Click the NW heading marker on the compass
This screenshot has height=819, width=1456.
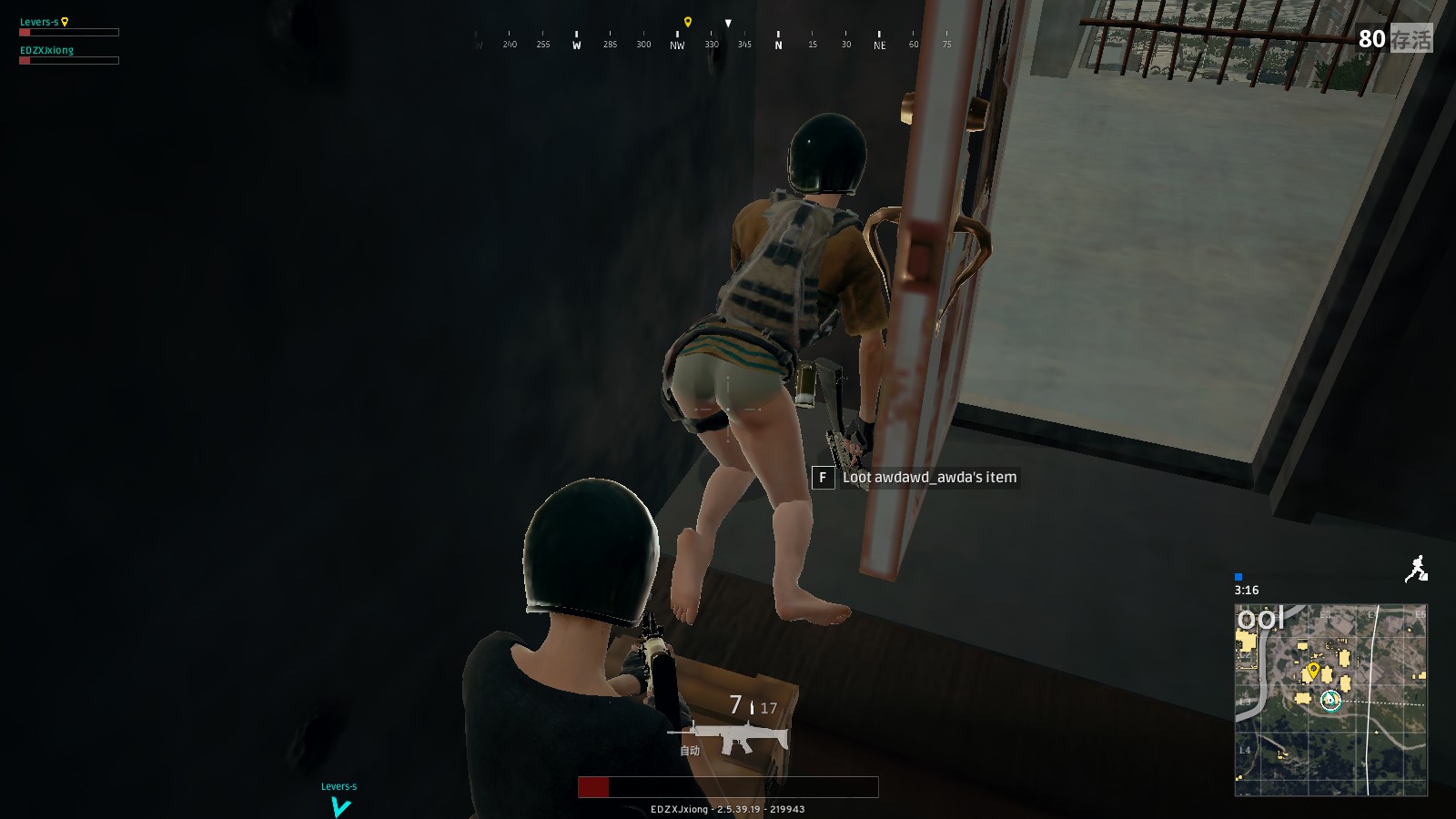pyautogui.click(x=675, y=43)
